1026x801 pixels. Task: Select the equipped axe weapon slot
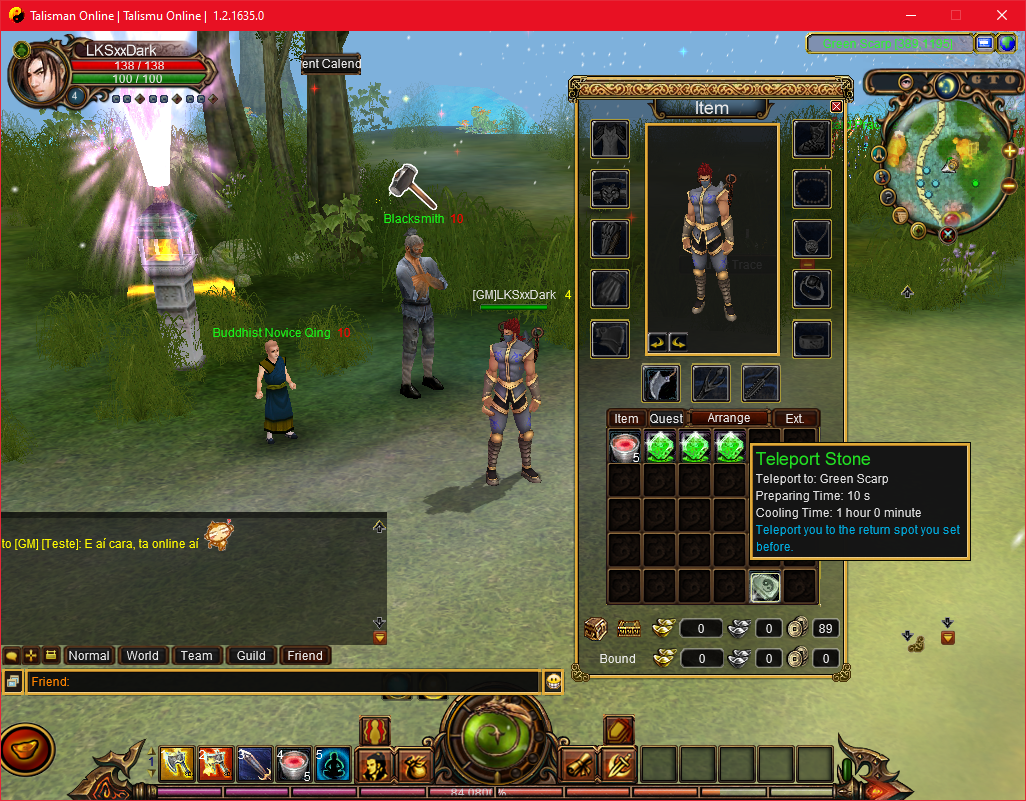coord(661,383)
